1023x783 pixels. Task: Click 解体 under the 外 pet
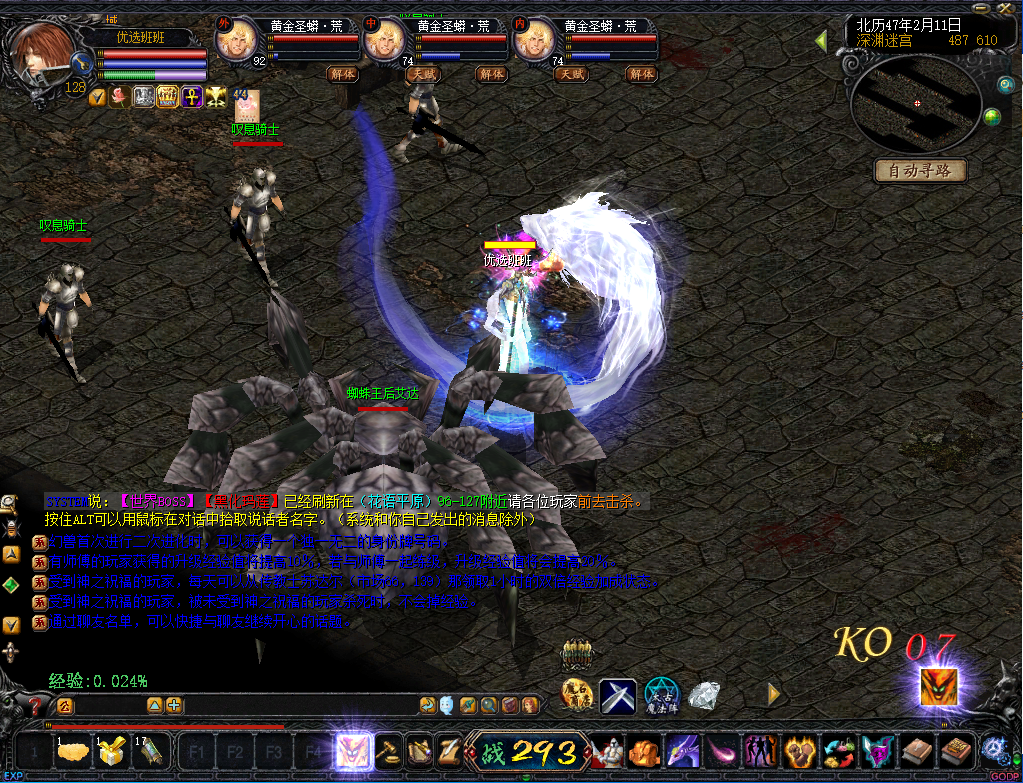coord(342,73)
